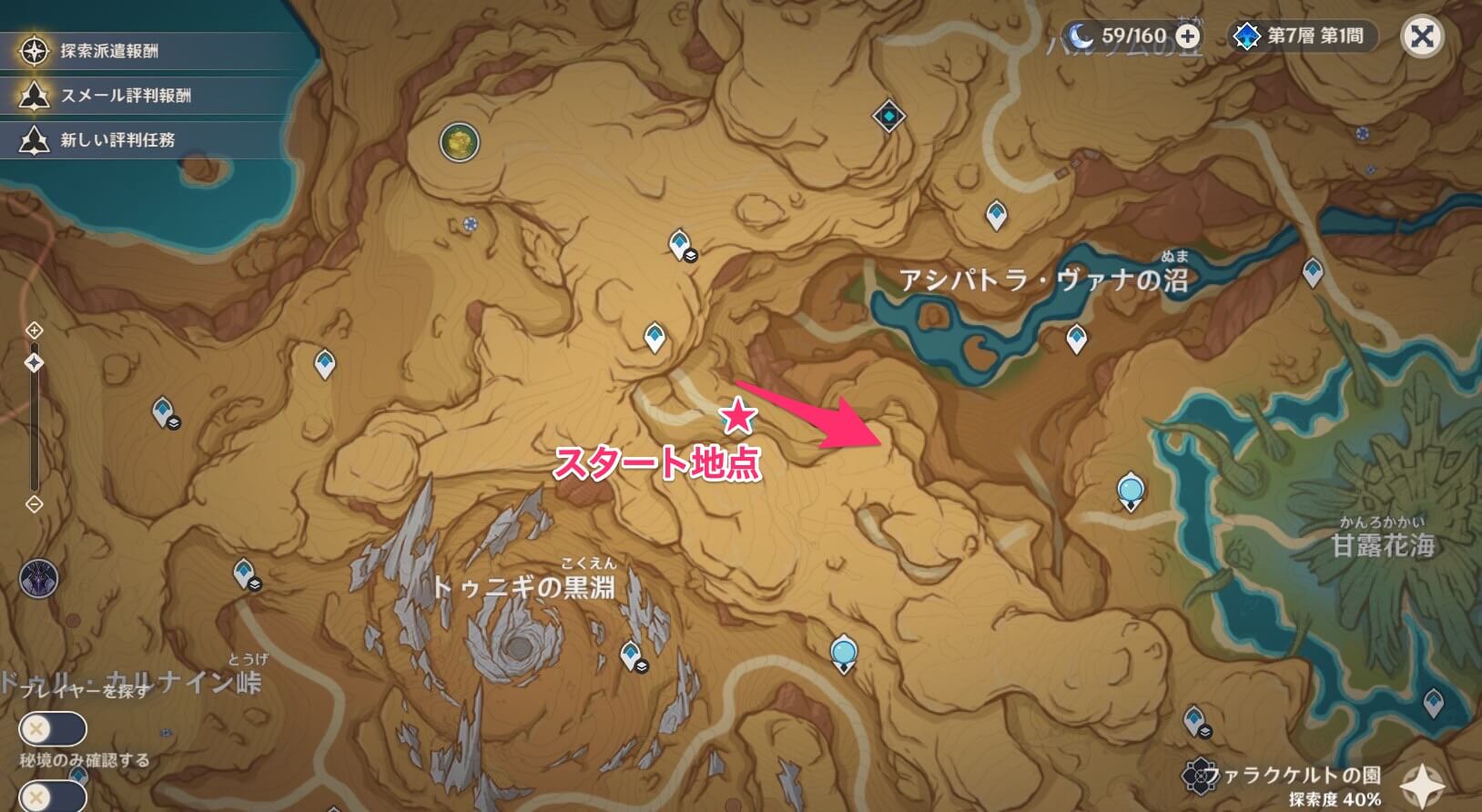1482x812 pixels.
Task: Select the blue orb marker near ファラクケルトの園
Action: click(x=843, y=649)
